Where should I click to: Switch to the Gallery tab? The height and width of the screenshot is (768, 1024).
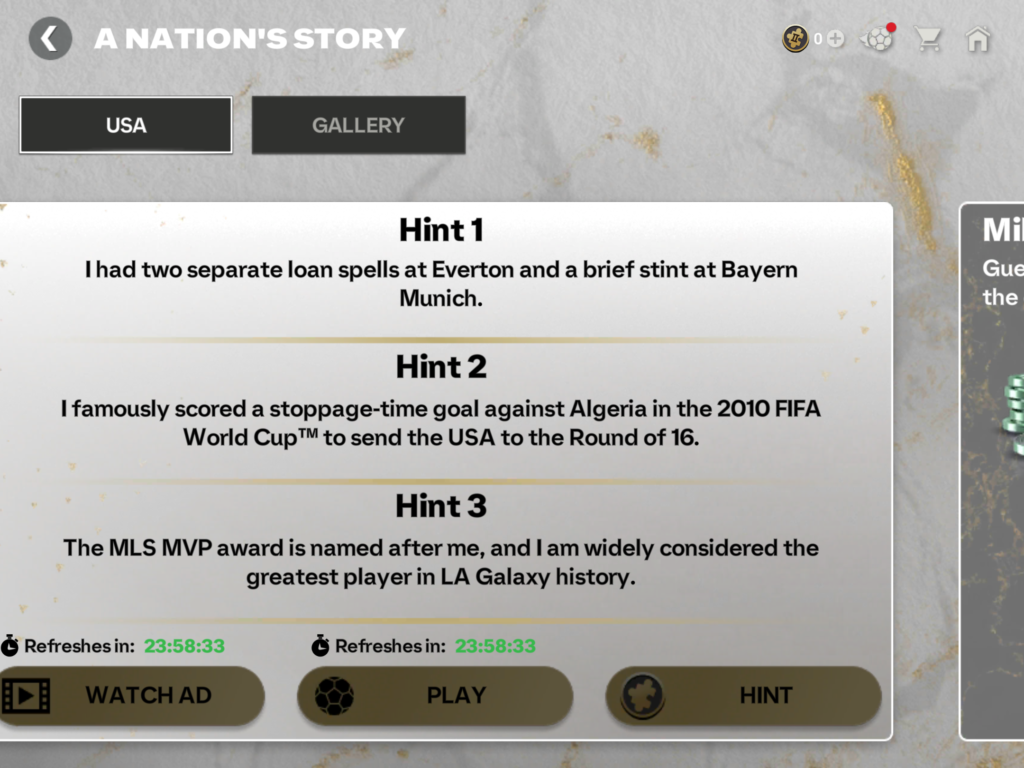point(358,125)
